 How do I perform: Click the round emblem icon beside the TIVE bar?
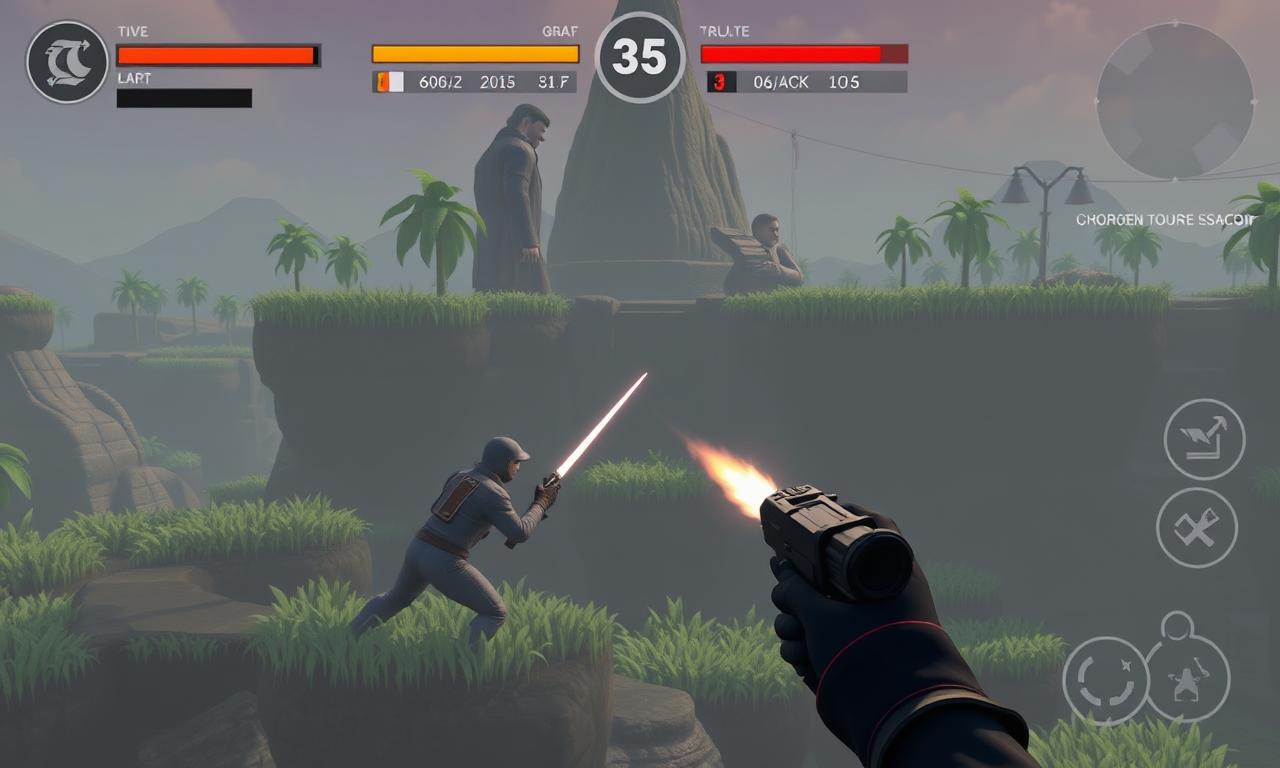point(67,62)
